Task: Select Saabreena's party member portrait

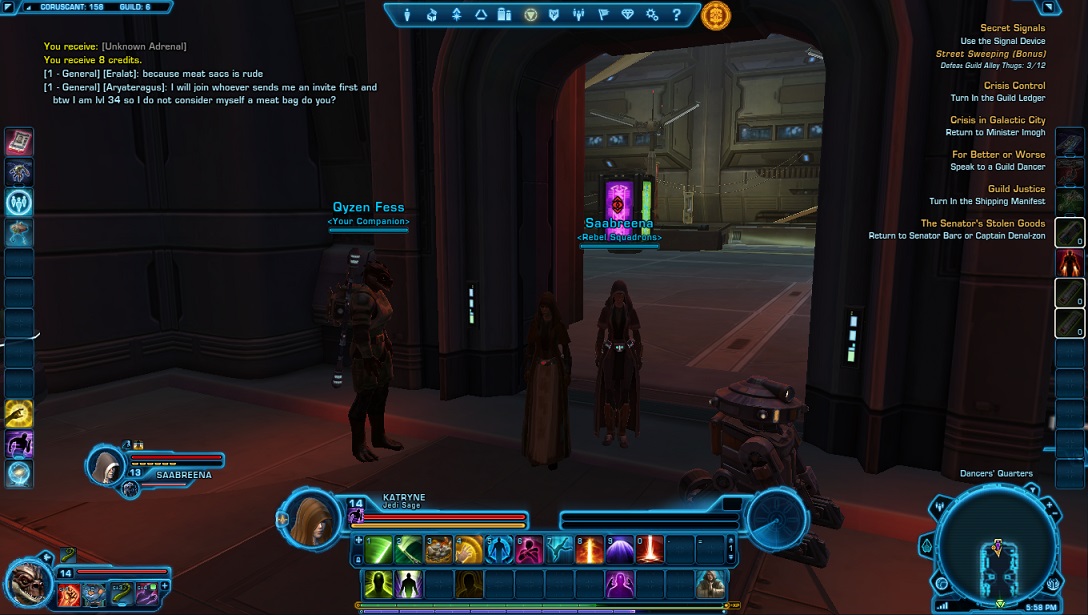Action: (106, 466)
